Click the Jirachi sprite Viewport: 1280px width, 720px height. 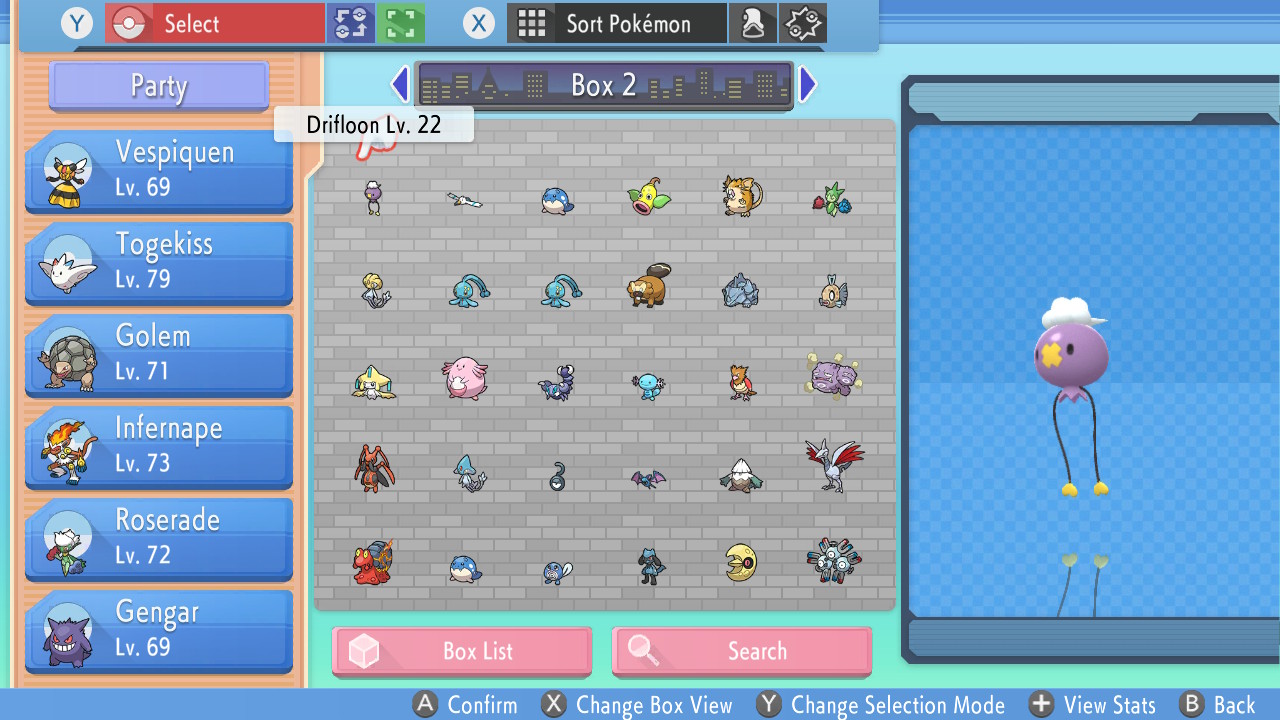(x=374, y=383)
